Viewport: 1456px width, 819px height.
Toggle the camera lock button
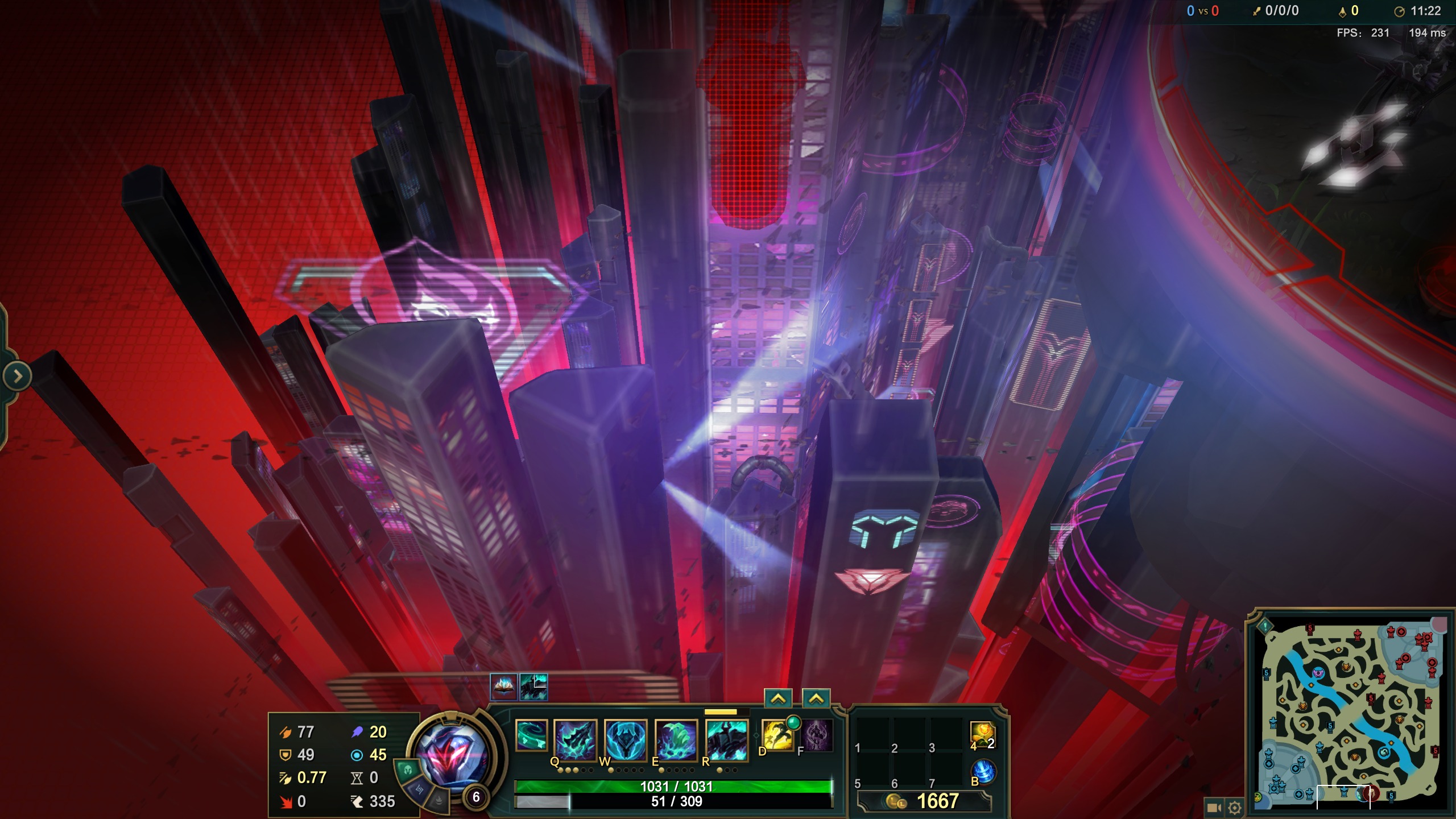coord(1214,808)
